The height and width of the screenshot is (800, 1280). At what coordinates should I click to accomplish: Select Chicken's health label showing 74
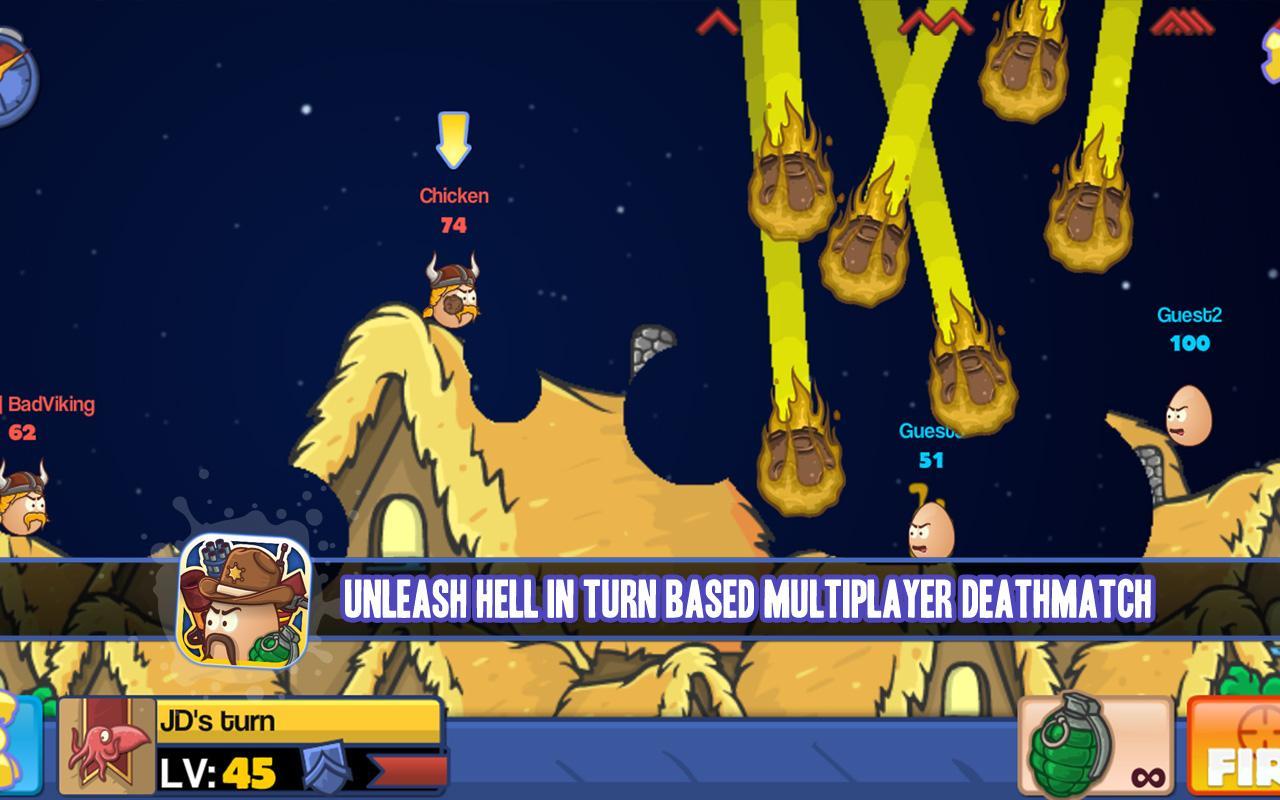[453, 225]
